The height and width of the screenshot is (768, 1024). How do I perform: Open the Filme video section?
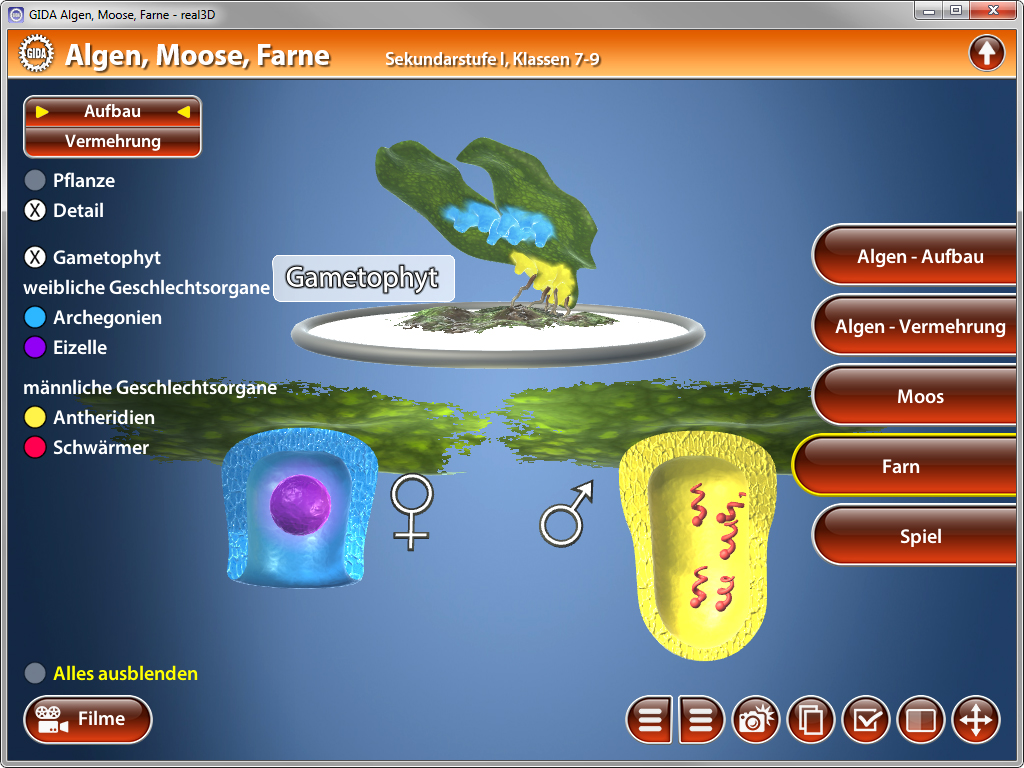pos(88,719)
